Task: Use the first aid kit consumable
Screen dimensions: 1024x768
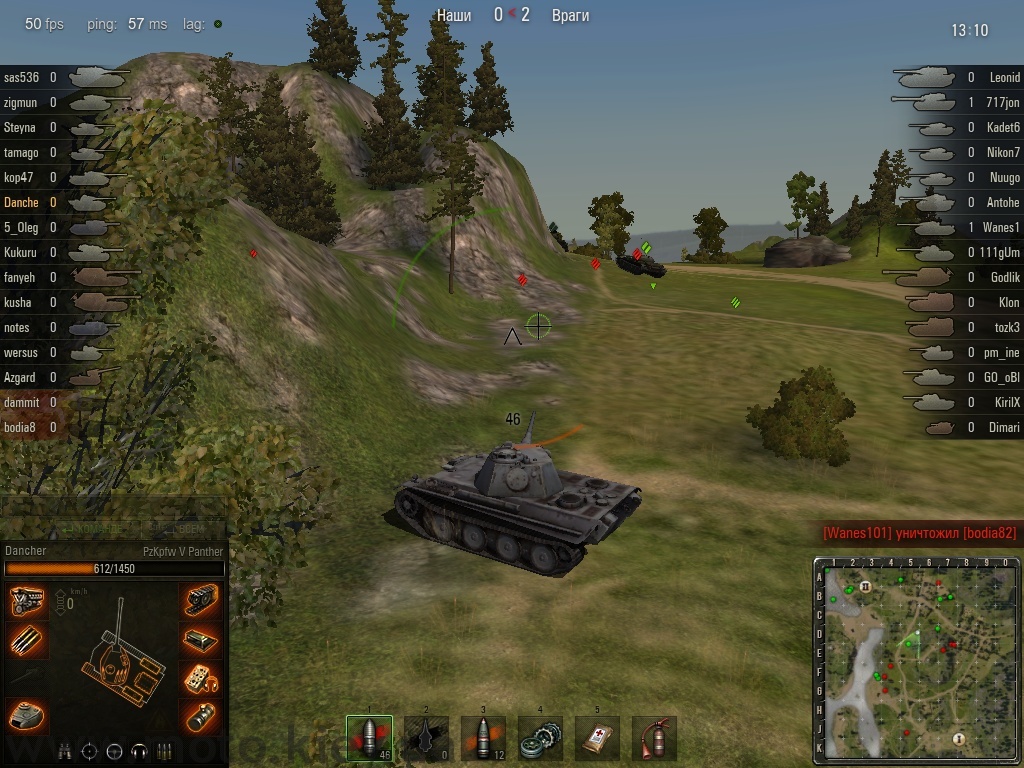Action: (597, 738)
